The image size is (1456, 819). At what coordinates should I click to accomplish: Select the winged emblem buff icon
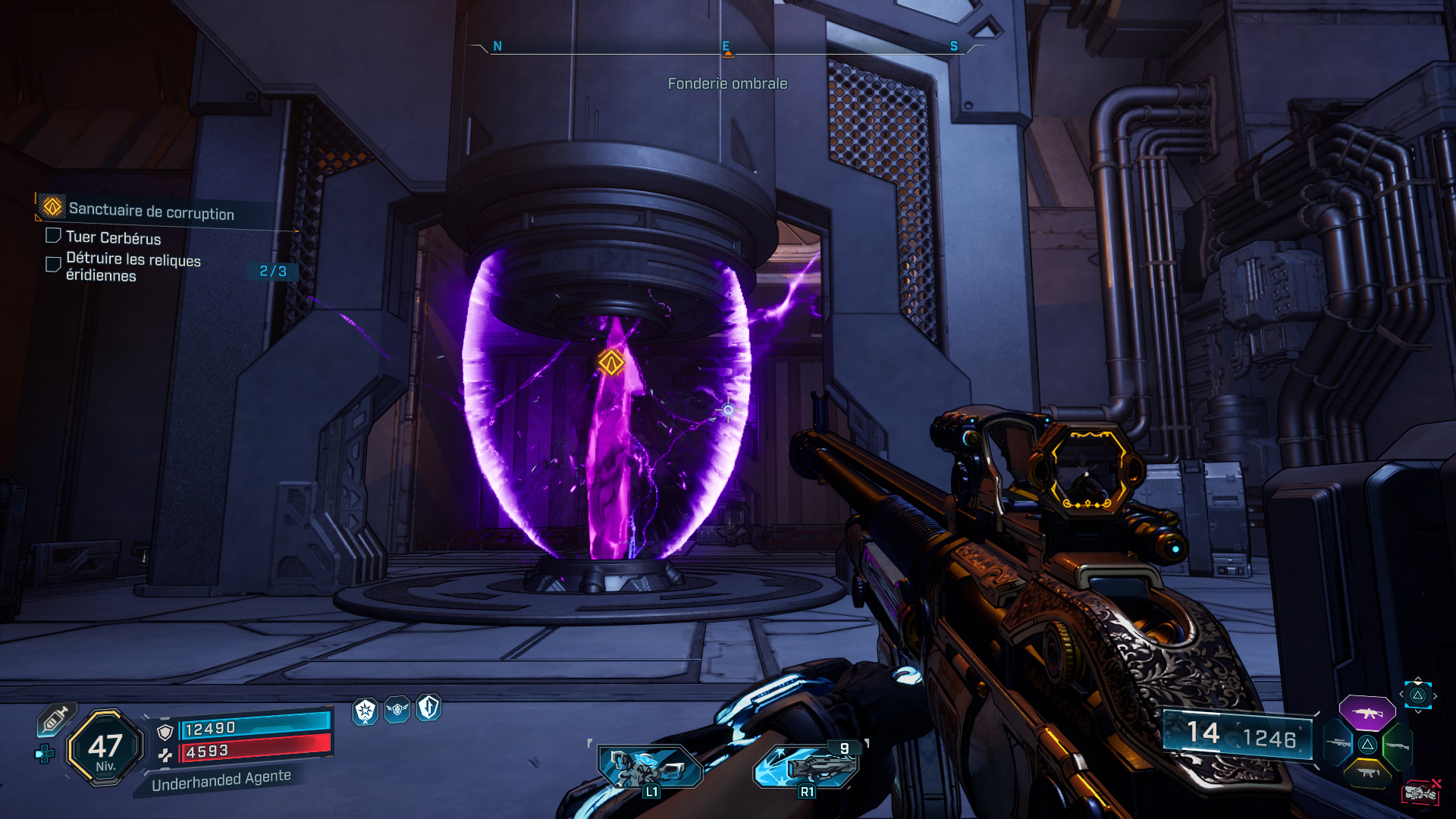click(x=397, y=709)
